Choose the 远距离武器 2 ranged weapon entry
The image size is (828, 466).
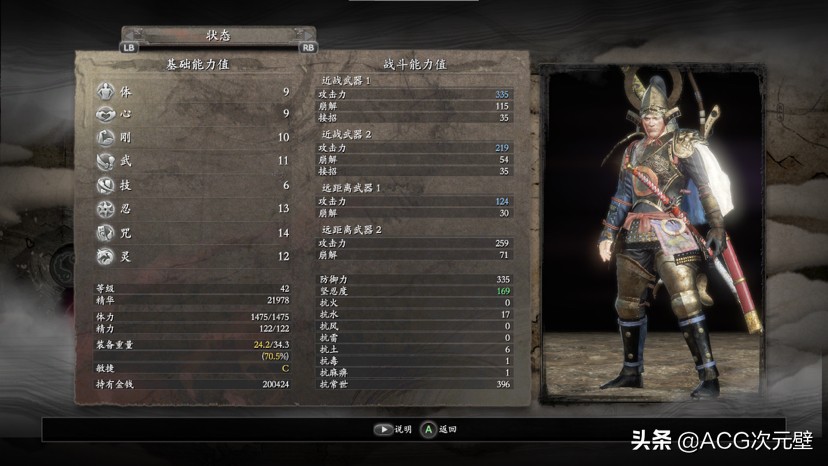click(350, 229)
